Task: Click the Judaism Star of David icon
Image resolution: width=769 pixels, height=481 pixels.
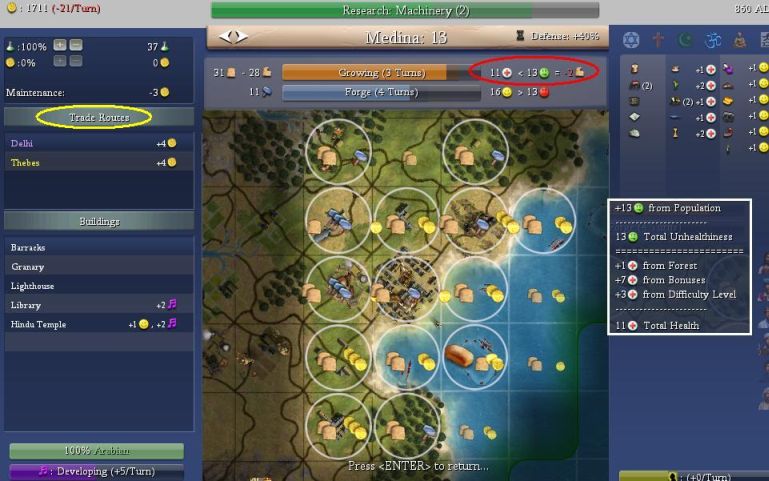Action: 630,40
